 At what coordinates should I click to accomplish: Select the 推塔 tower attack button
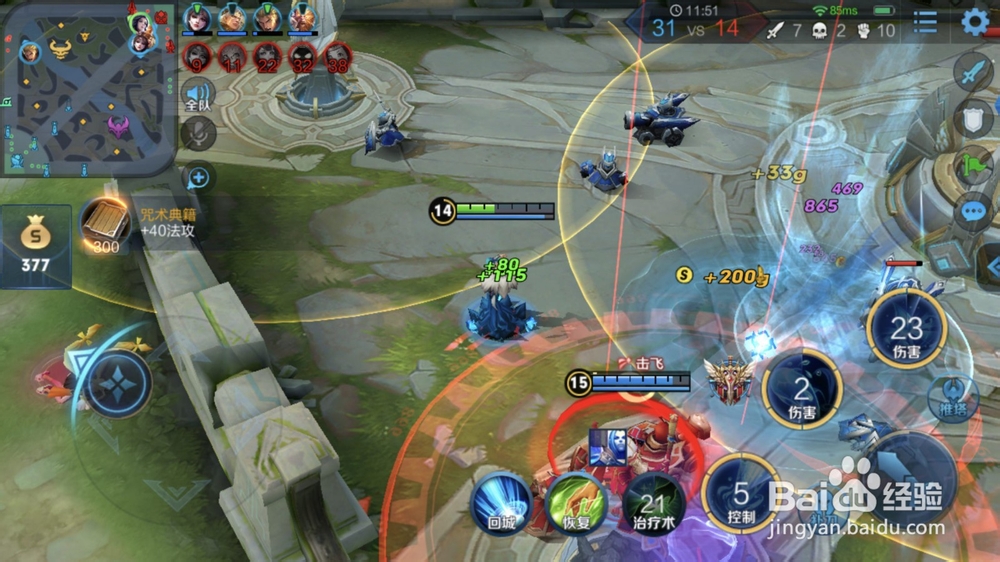[x=953, y=398]
